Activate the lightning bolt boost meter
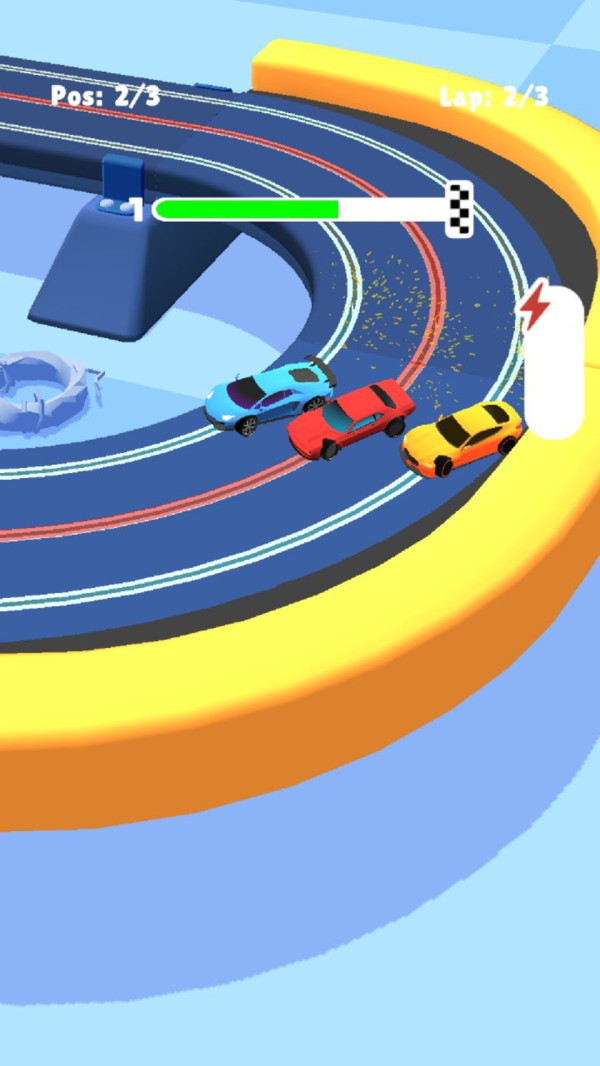 coord(552,362)
